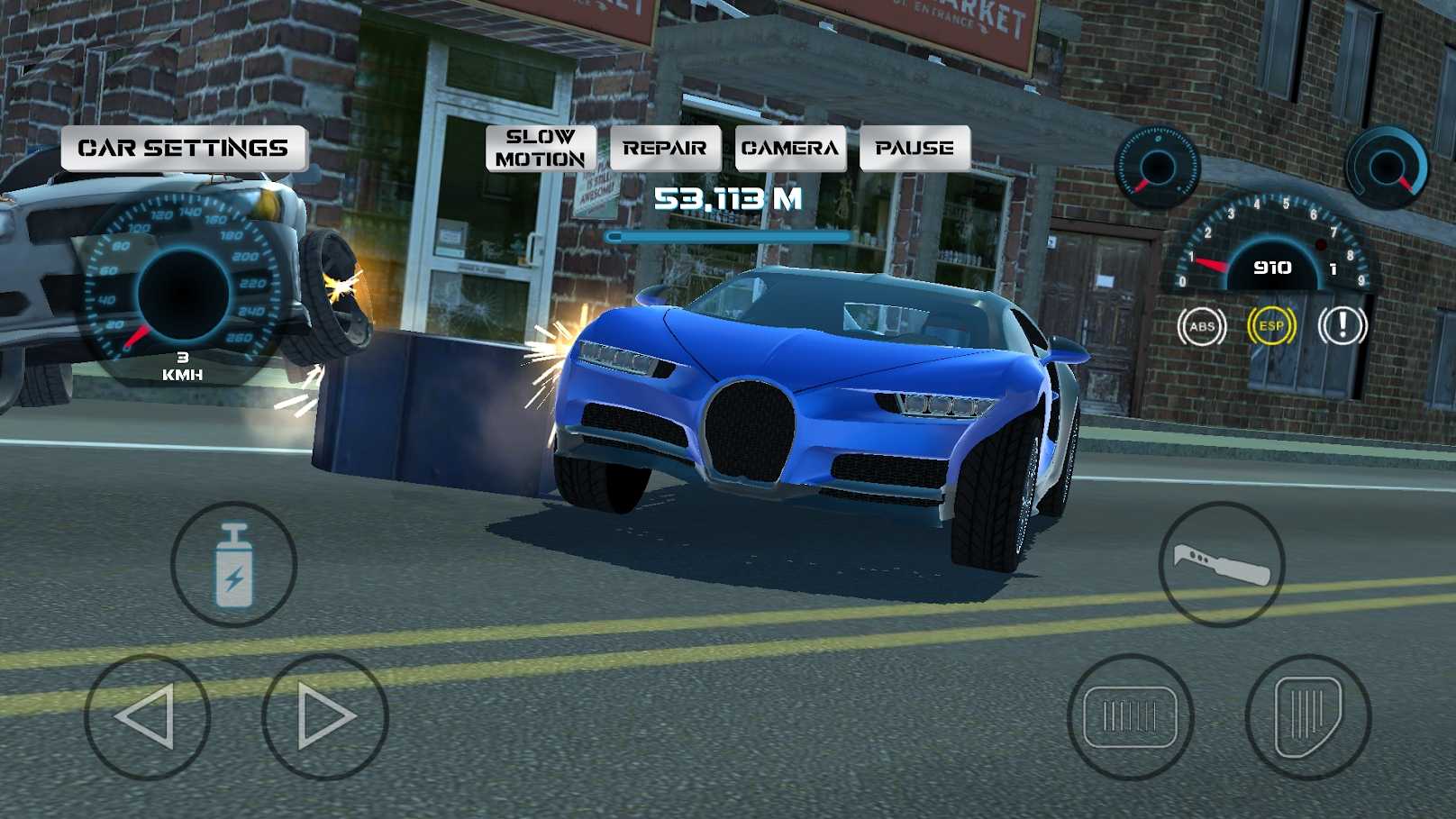
Task: Pull the handbrake lever icon
Action: (x=1222, y=563)
